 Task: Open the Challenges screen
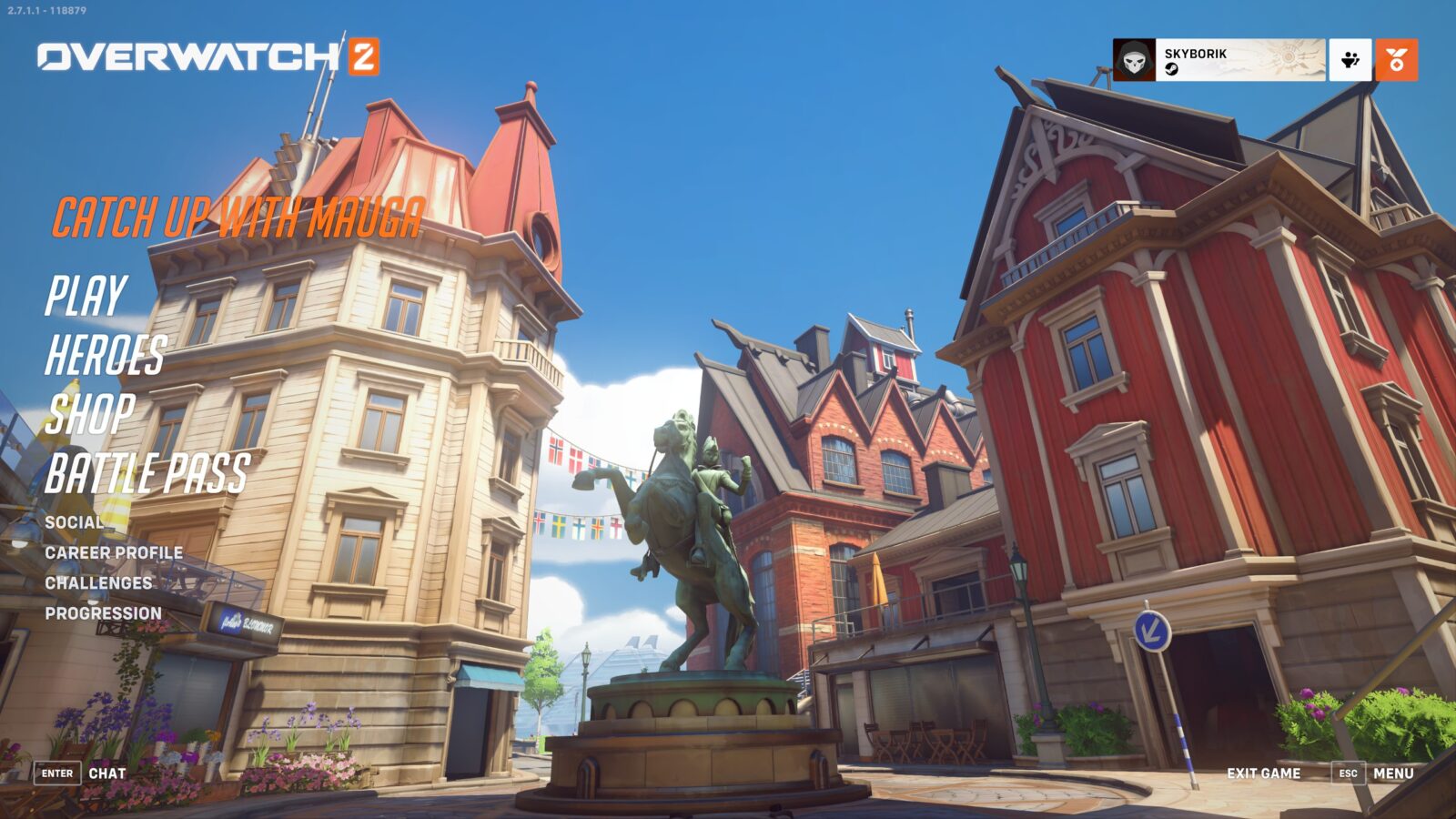pyautogui.click(x=100, y=583)
